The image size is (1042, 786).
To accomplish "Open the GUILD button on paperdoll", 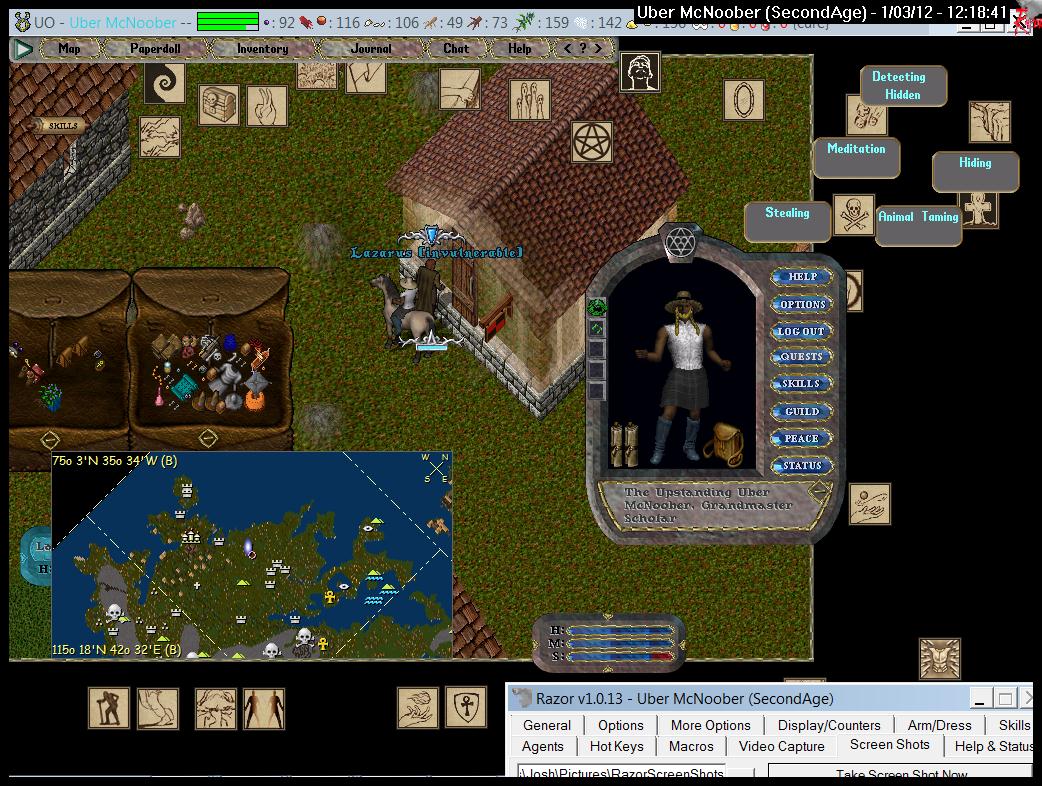I will (x=802, y=411).
